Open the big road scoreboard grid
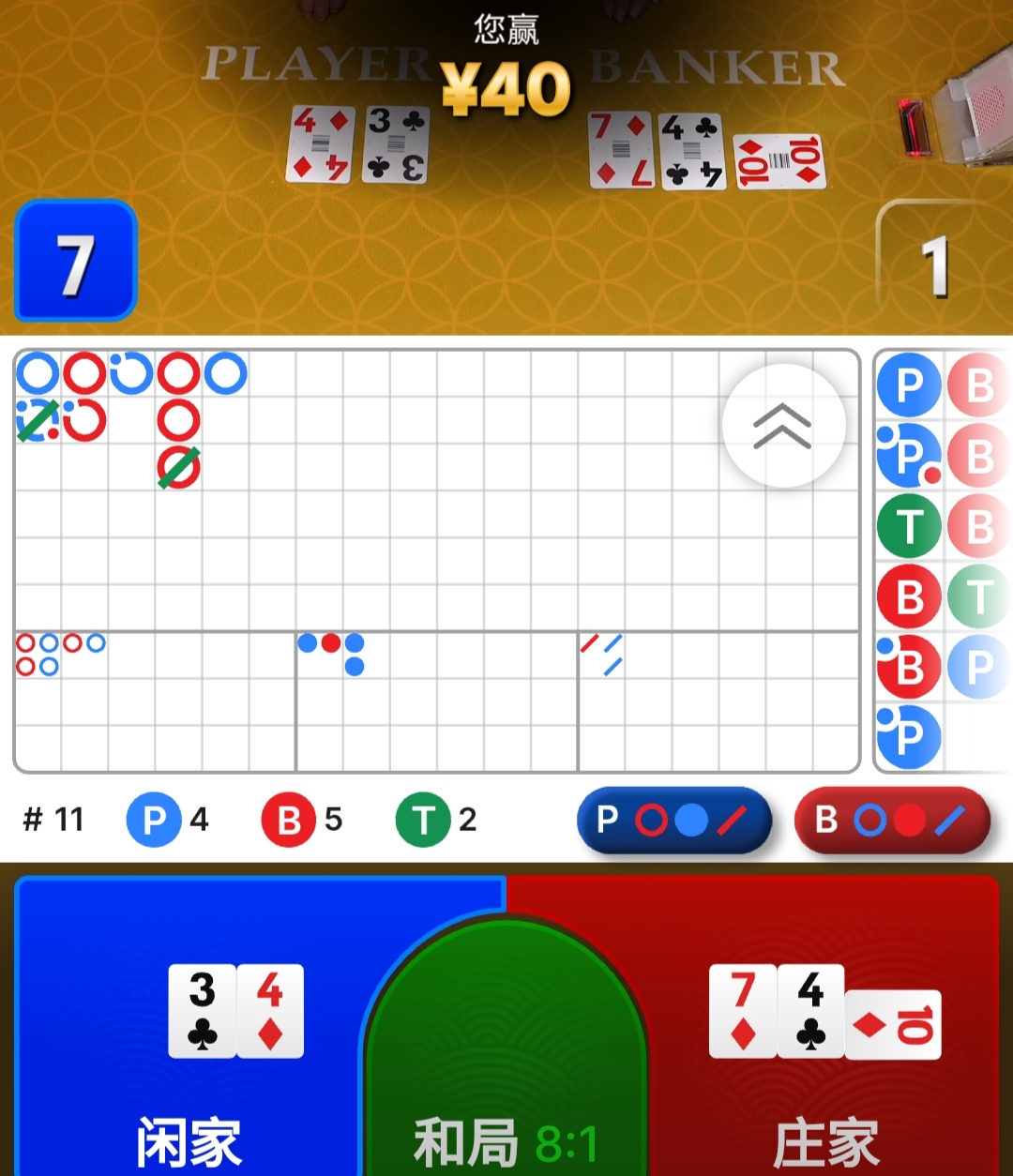1013x1176 pixels. [x=436, y=490]
